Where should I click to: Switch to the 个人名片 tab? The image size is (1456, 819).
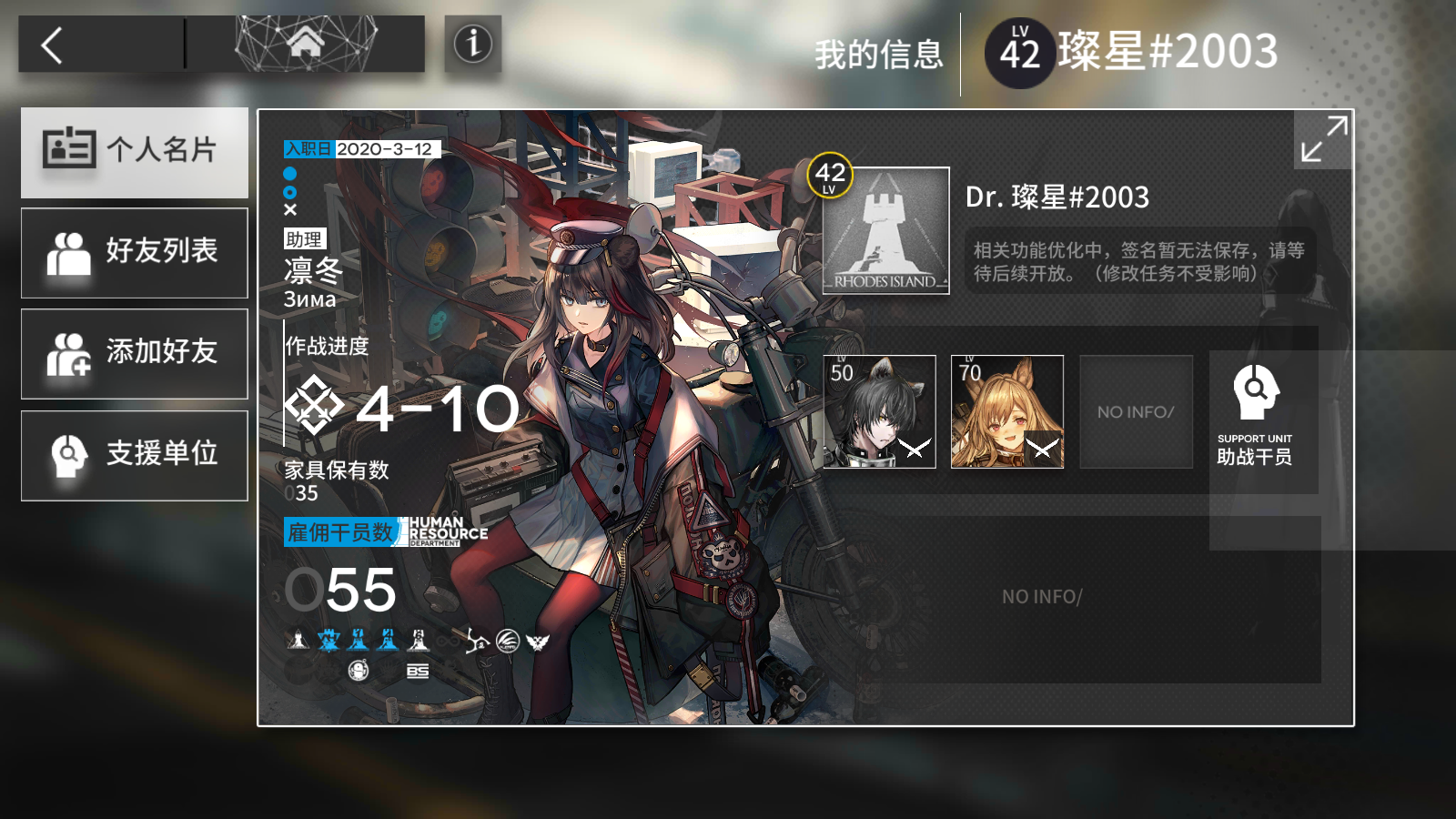tap(135, 152)
